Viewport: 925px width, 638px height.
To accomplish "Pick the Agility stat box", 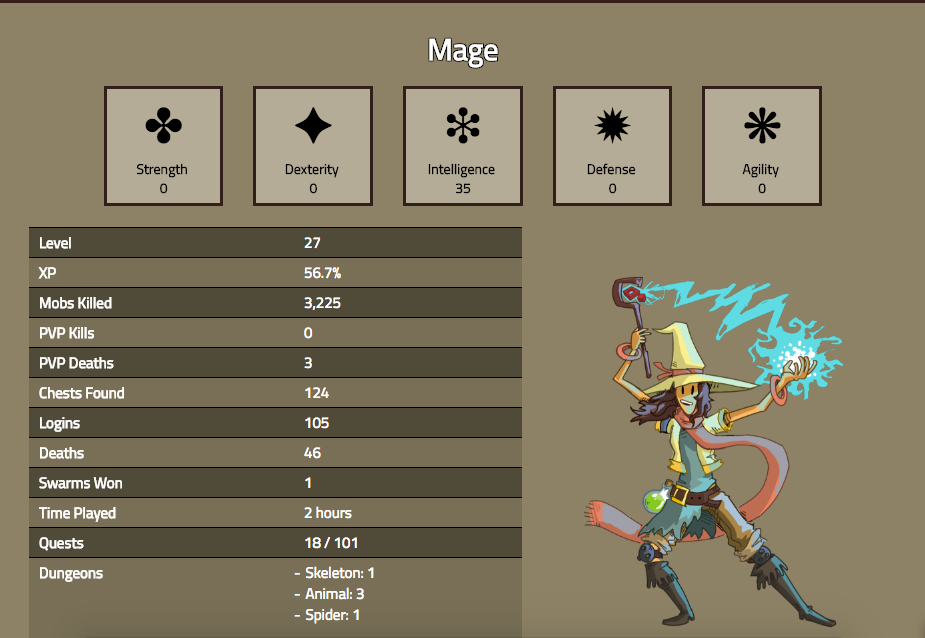I will point(761,146).
